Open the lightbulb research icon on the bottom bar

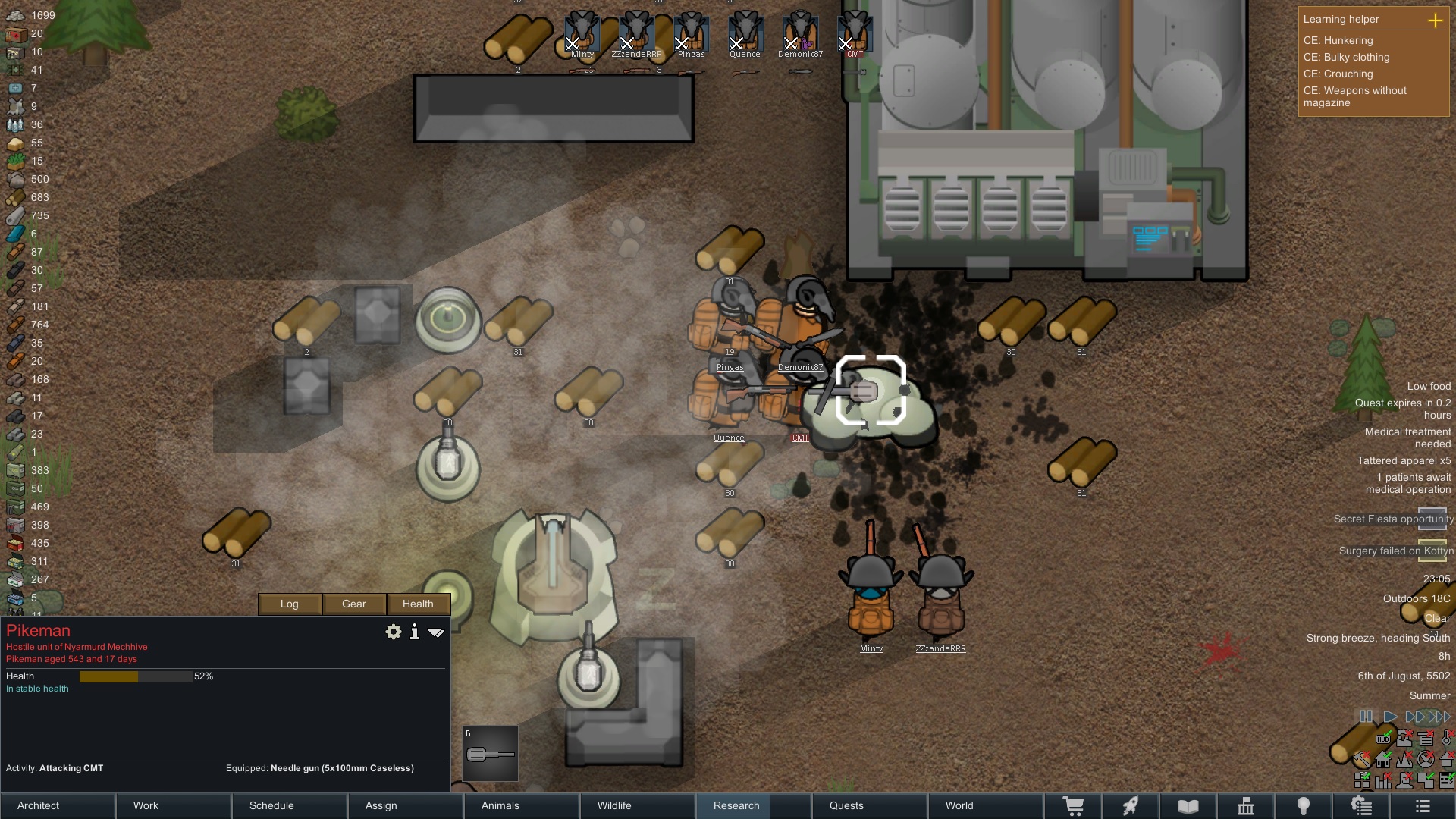click(x=1304, y=805)
